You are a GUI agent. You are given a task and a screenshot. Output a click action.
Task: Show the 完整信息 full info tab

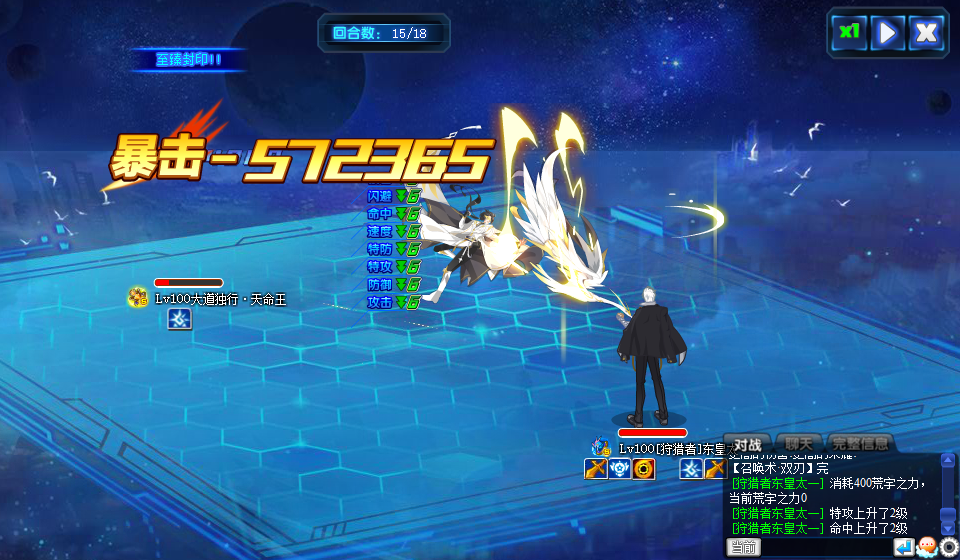859,443
